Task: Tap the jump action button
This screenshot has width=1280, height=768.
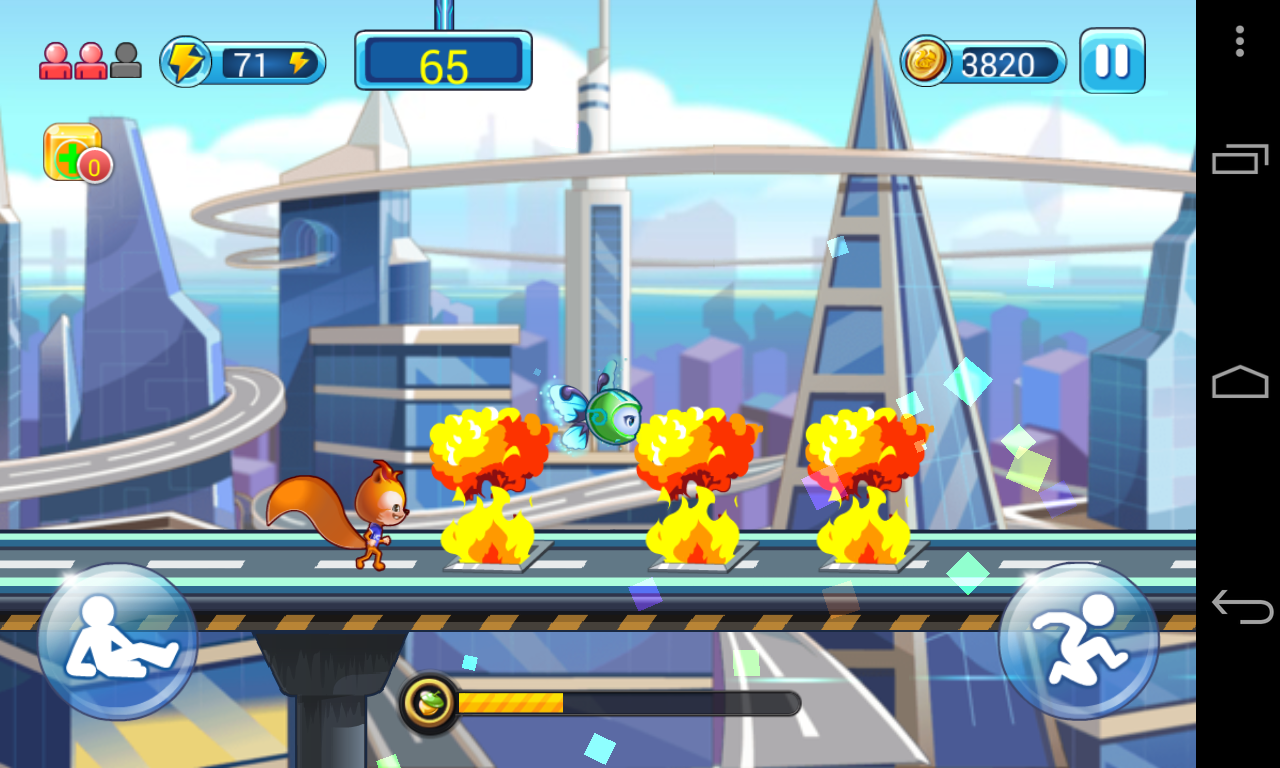Action: click(1078, 641)
